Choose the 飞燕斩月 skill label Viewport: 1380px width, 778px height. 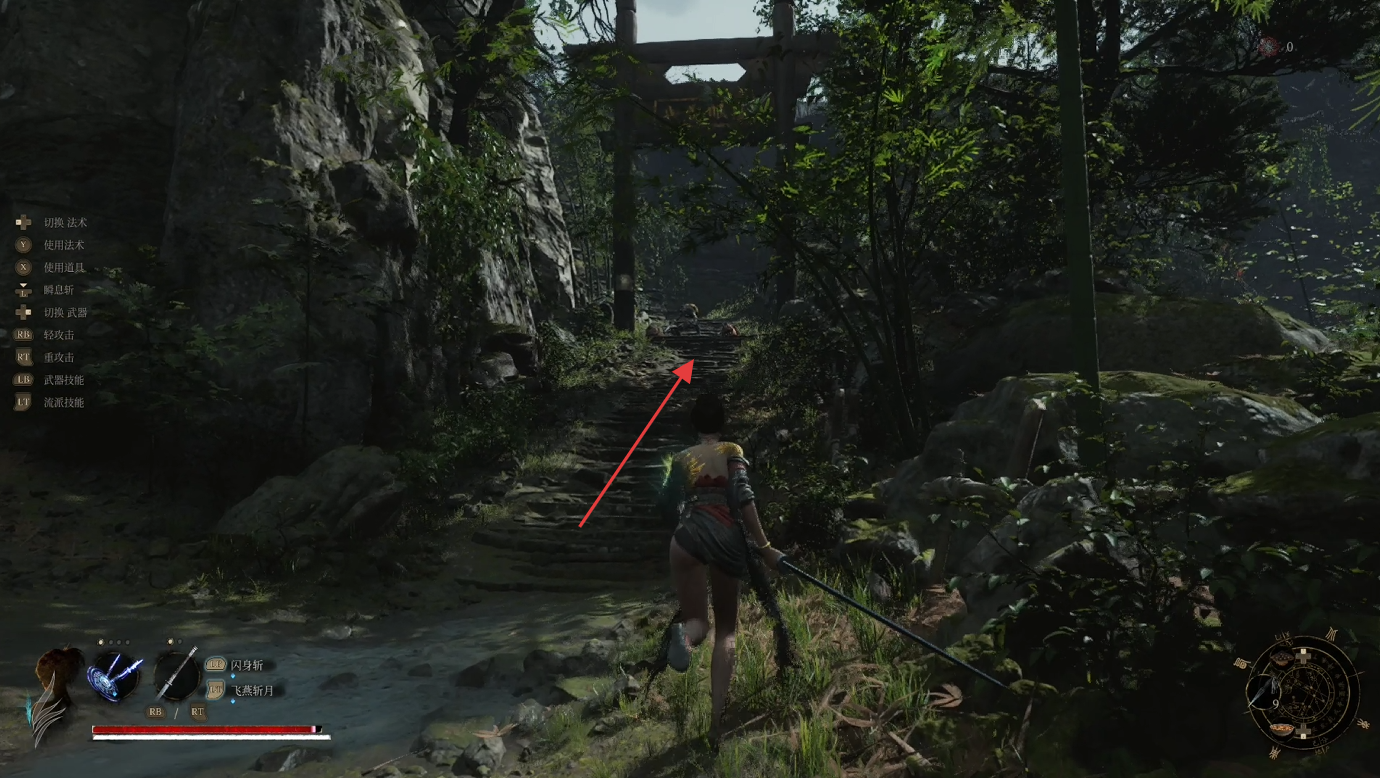[252, 690]
